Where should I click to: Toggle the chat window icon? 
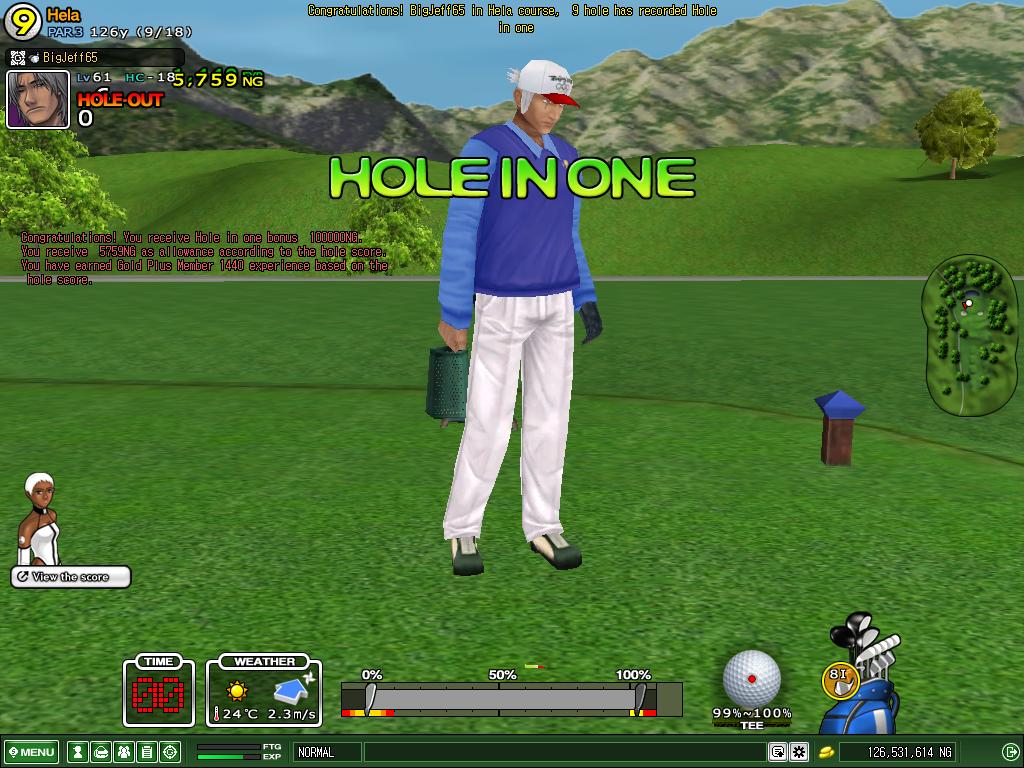click(777, 752)
